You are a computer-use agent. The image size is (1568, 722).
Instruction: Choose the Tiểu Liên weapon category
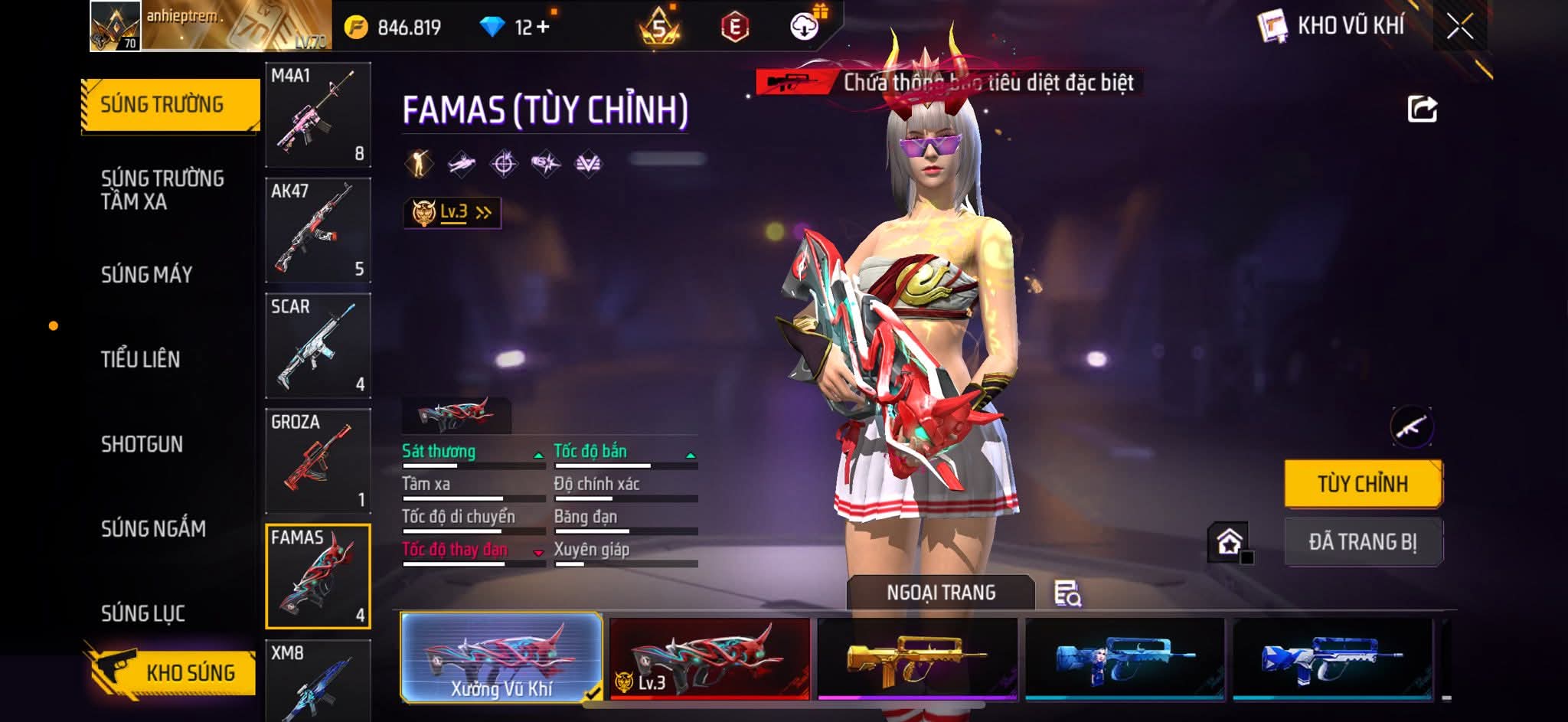(141, 359)
